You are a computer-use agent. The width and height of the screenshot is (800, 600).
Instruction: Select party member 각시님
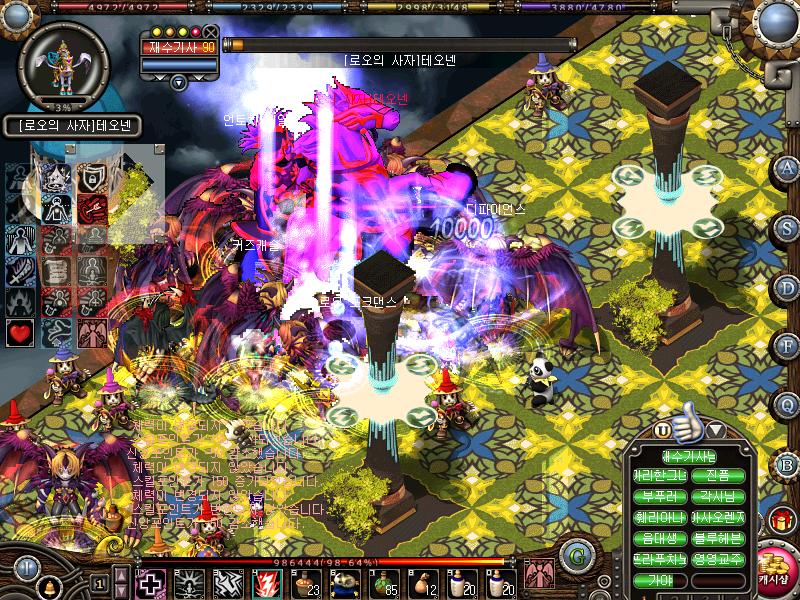click(717, 496)
